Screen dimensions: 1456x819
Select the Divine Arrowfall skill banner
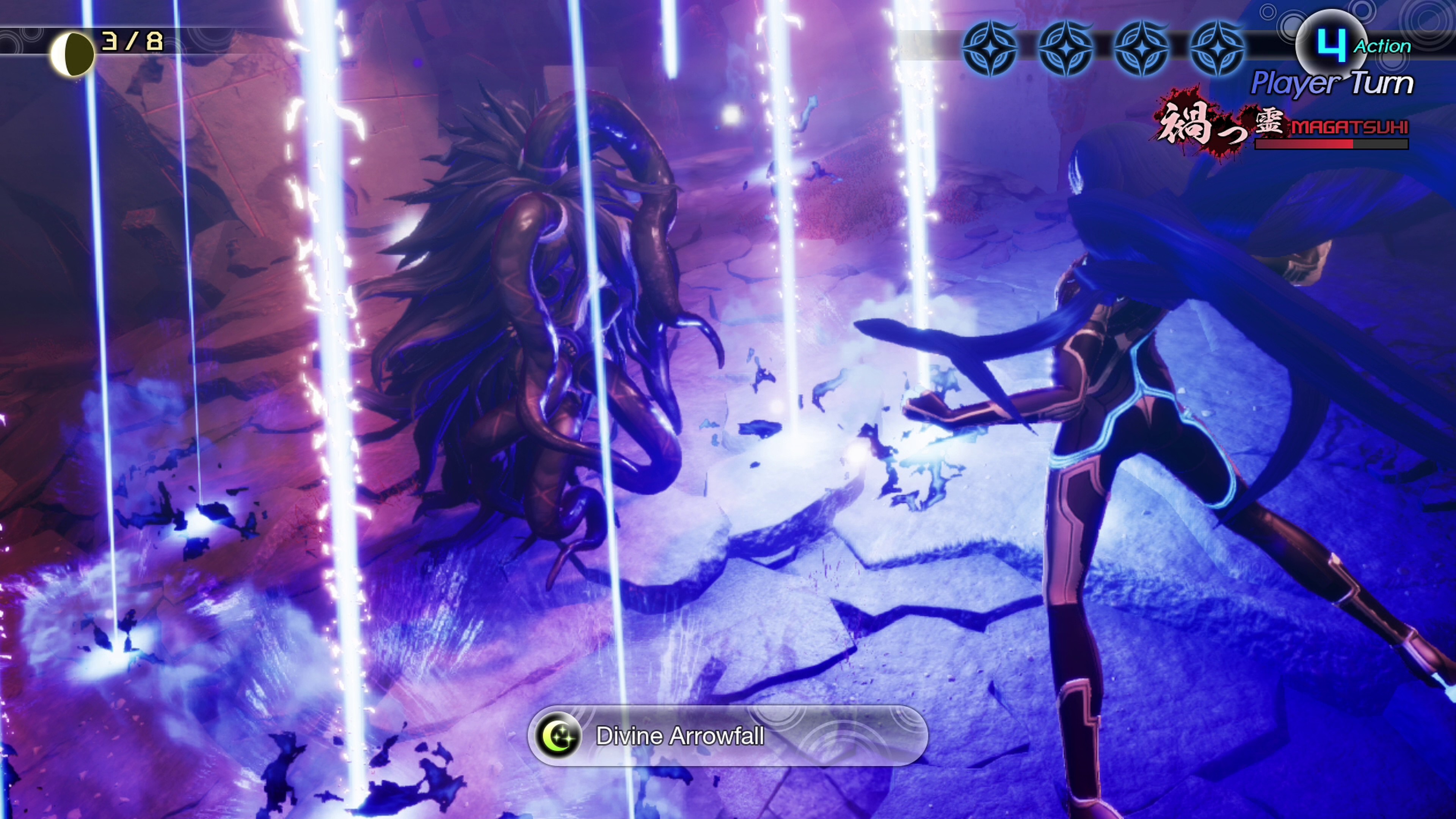pos(728,736)
